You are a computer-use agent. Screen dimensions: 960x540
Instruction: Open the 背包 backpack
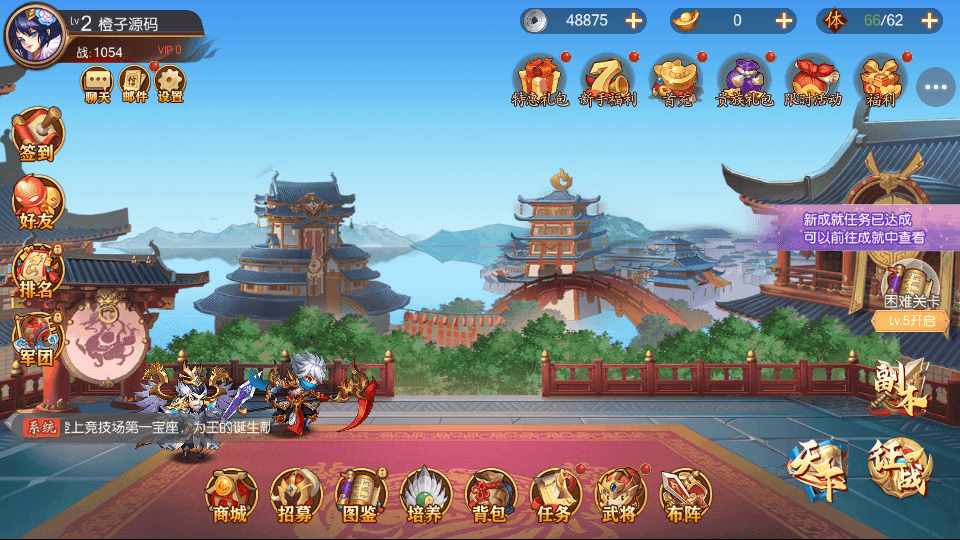click(491, 495)
